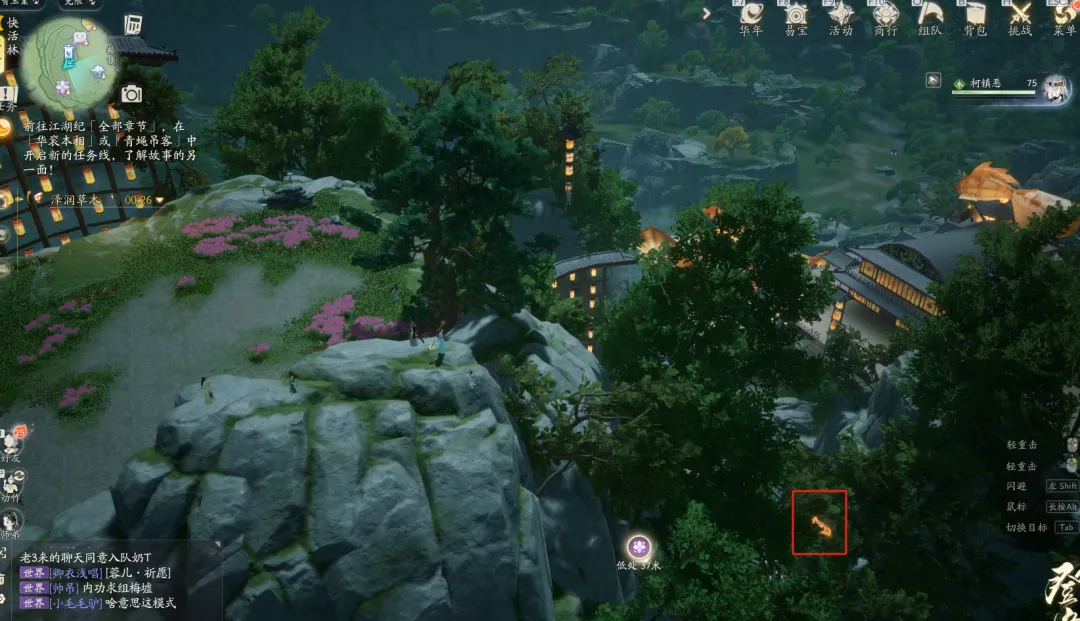Open the 师弟 companion icon

(11, 521)
